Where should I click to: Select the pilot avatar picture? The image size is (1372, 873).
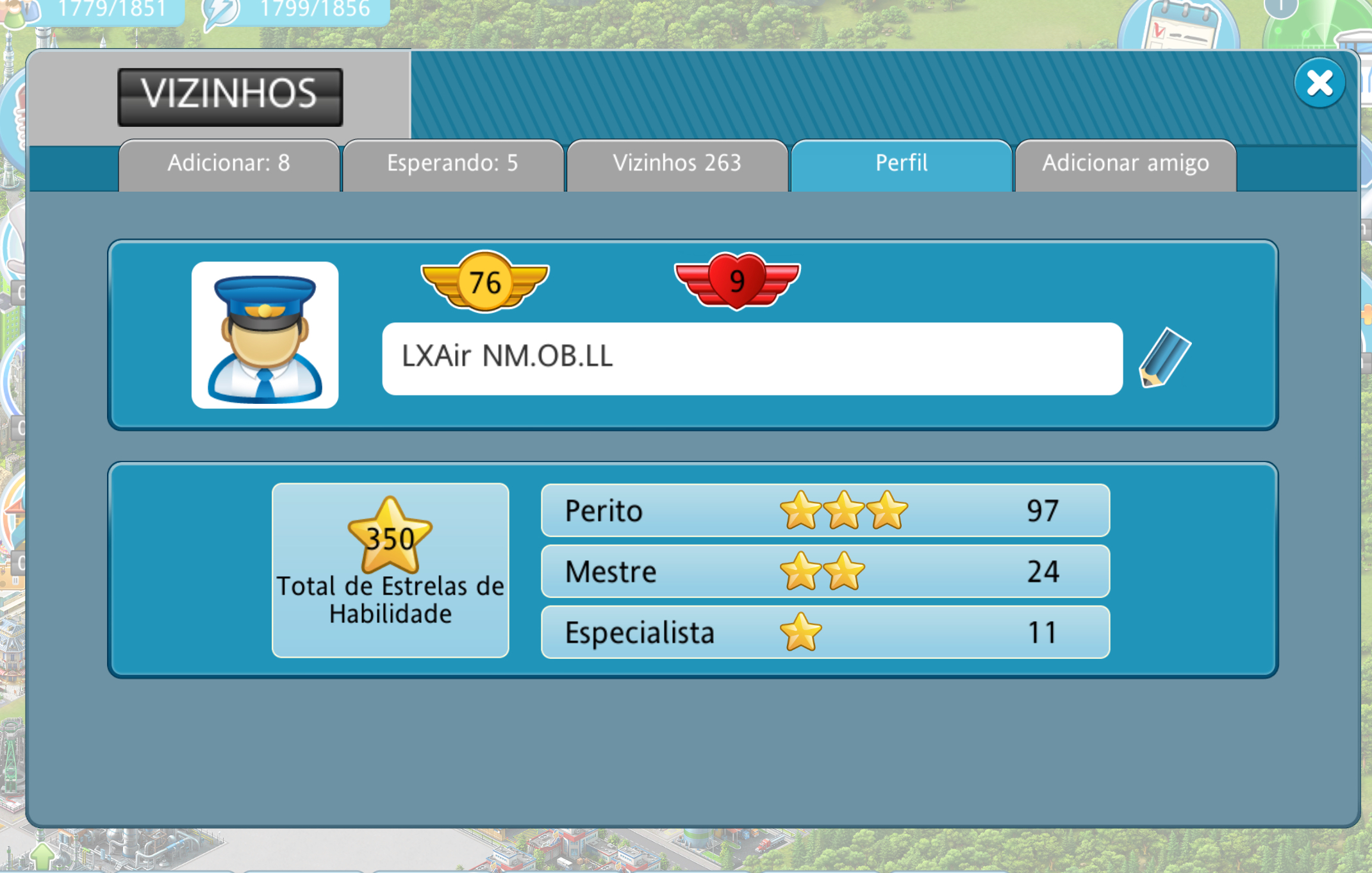point(265,335)
